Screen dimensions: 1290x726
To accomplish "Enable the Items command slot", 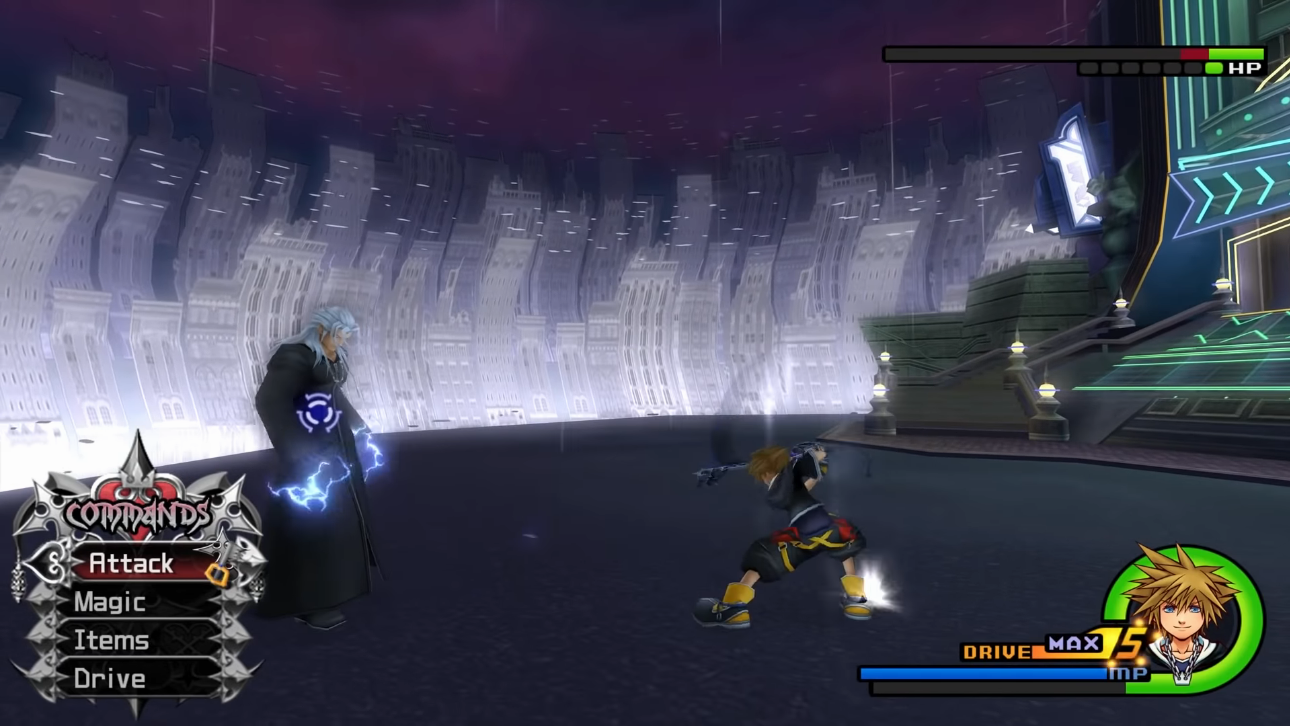I will click(x=110, y=640).
